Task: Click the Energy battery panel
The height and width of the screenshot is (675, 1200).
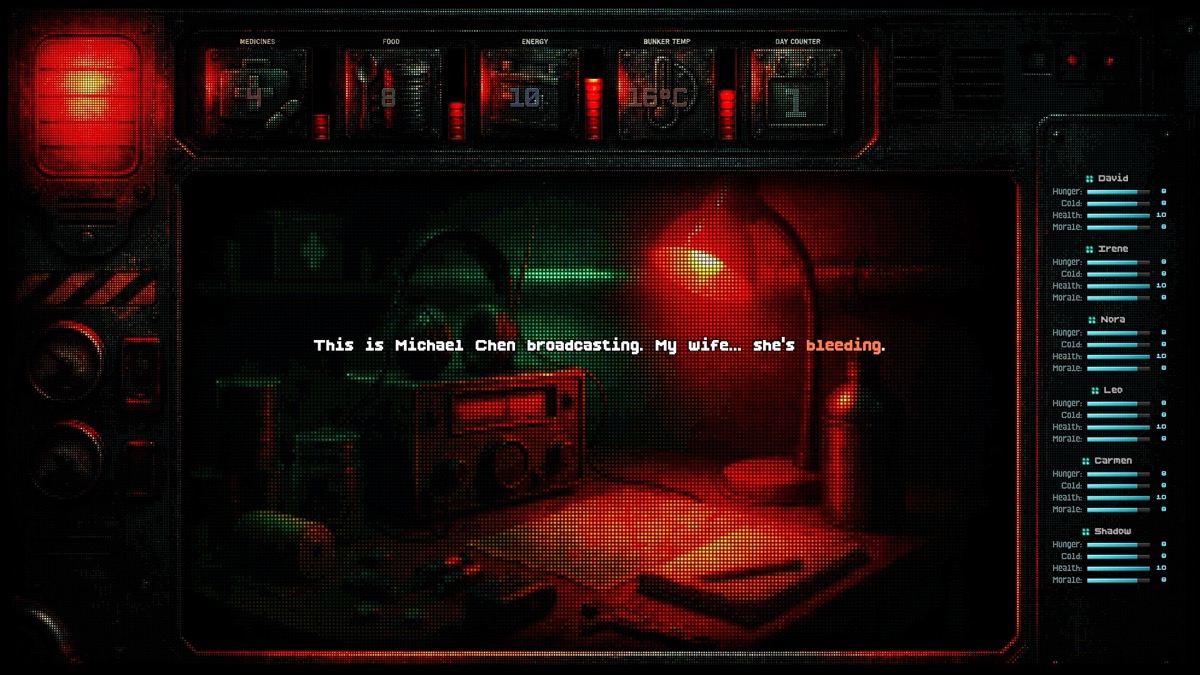Action: [529, 93]
